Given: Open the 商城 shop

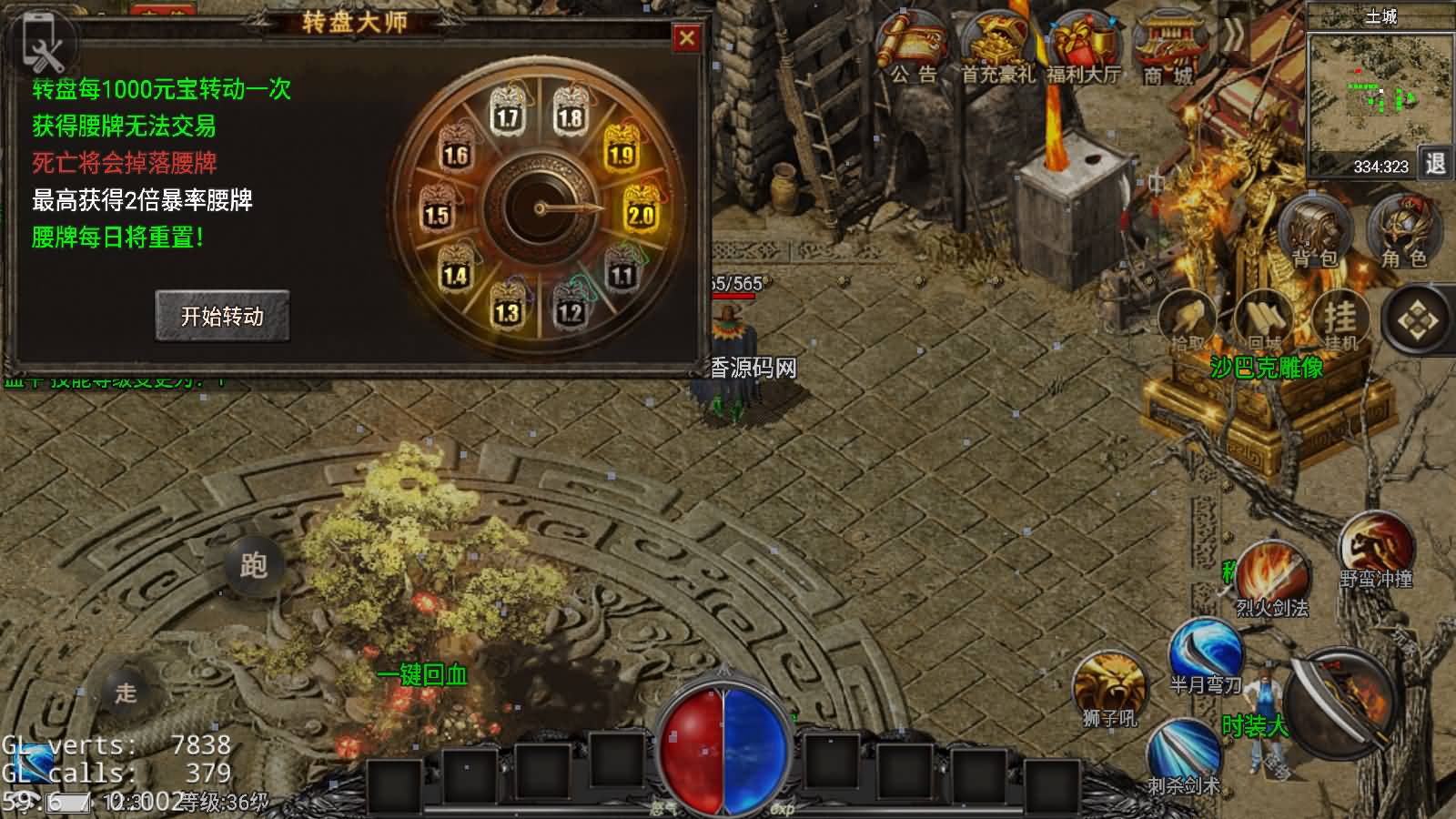Looking at the screenshot, I should pos(1168,51).
